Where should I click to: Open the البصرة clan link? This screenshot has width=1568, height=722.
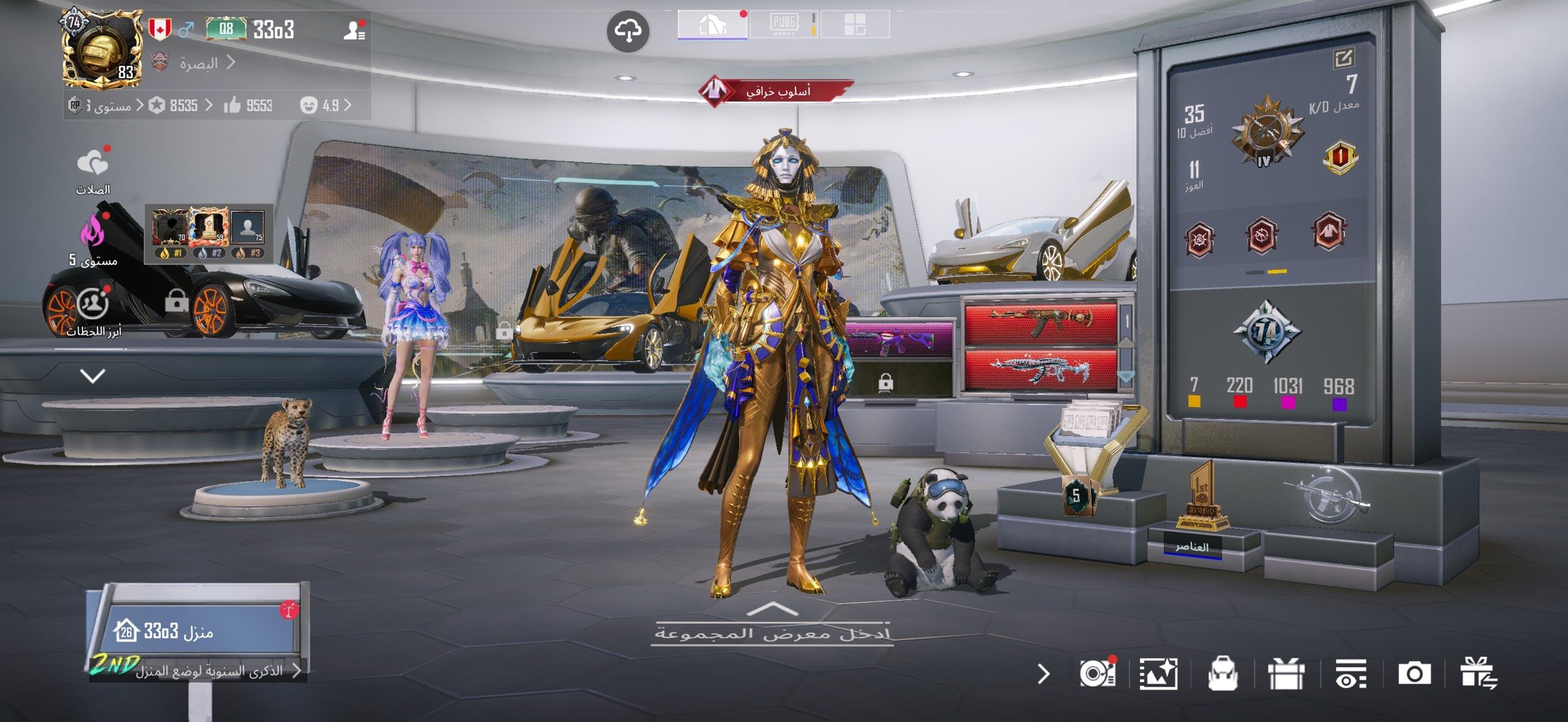click(x=199, y=64)
